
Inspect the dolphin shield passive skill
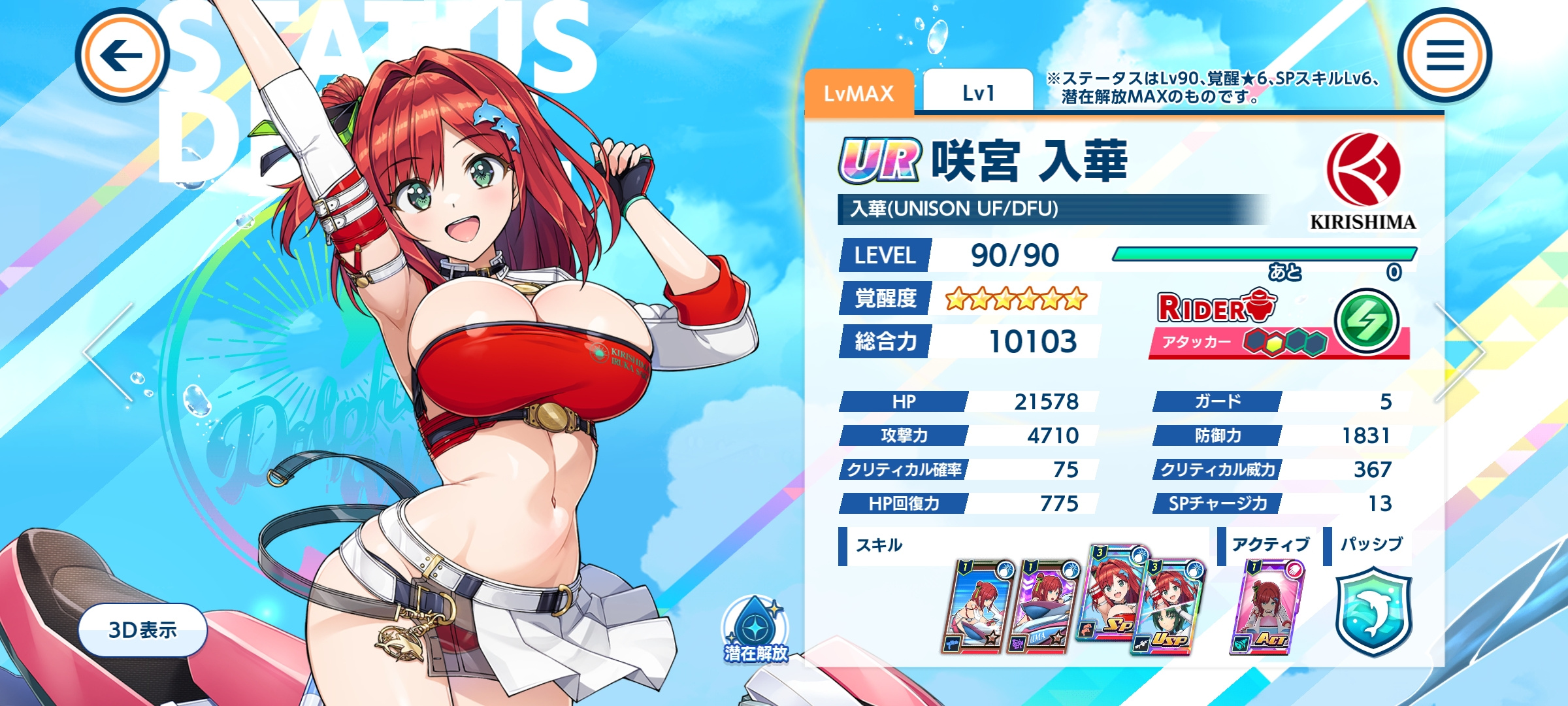(1373, 611)
